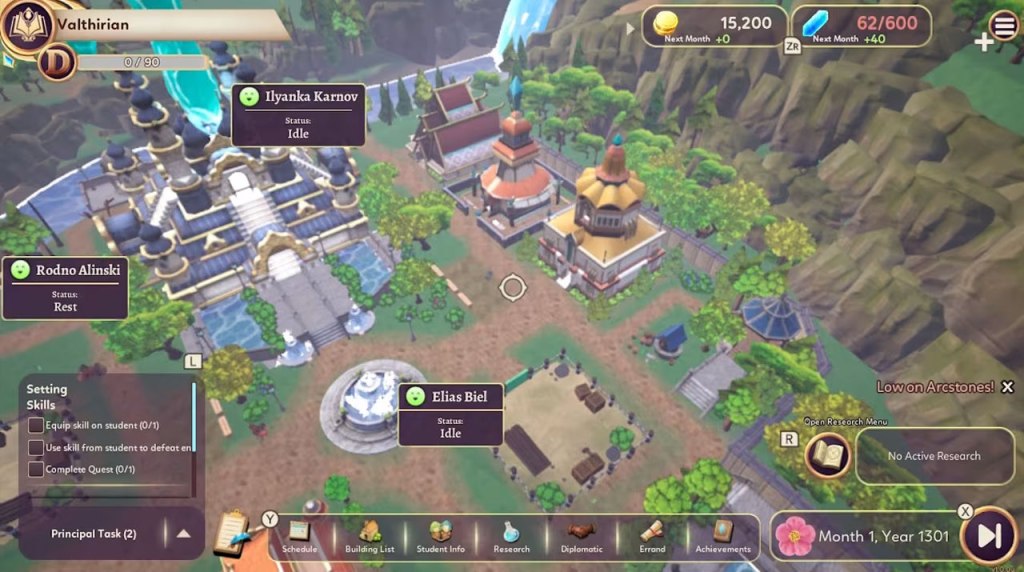
Task: Expand the Principal Task panel
Action: click(x=183, y=534)
